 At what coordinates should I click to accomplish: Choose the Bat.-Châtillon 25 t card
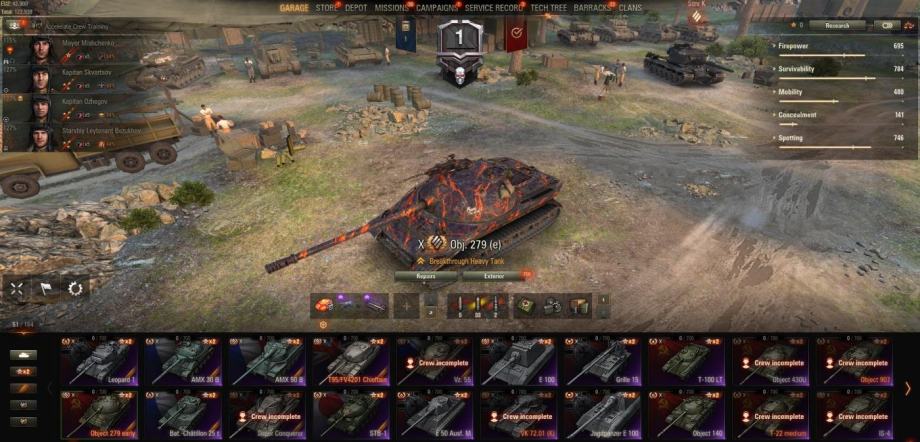click(x=184, y=412)
